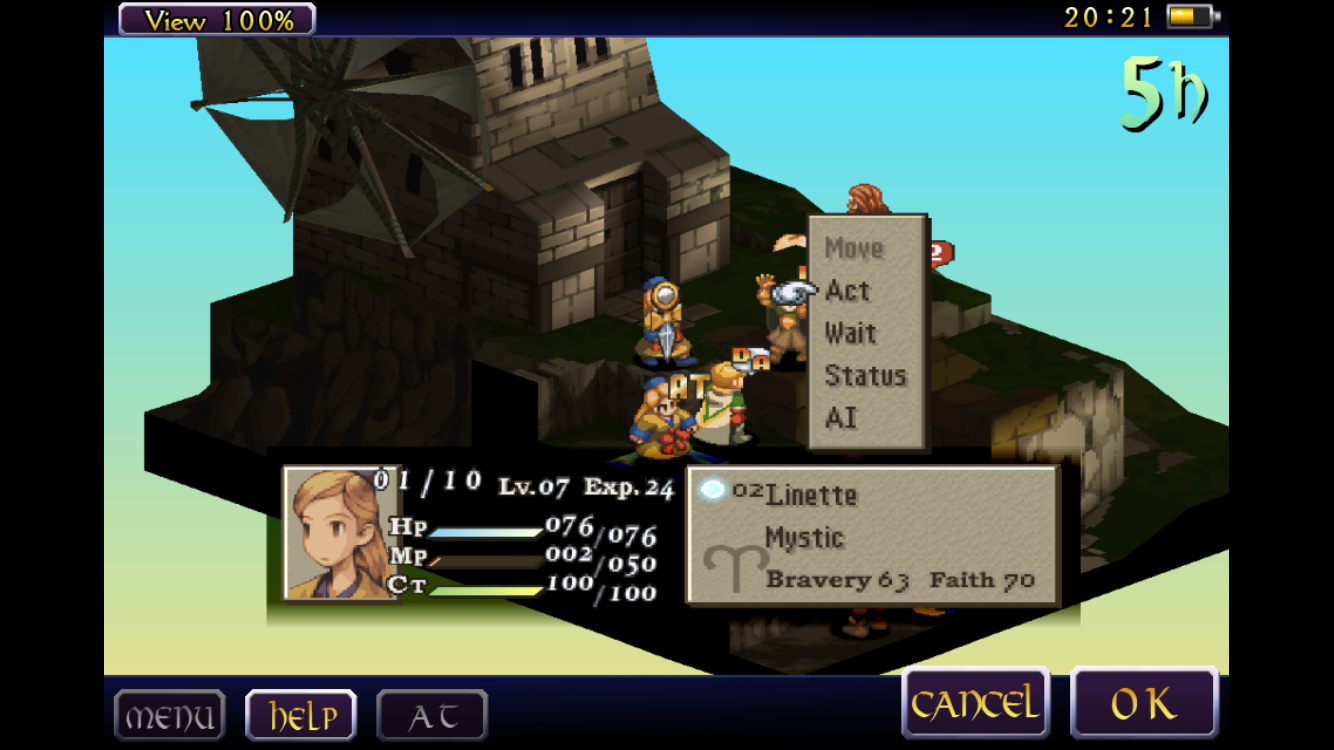Screen dimensions: 1334x750
Task: Hit the Cancel button
Action: [975, 704]
